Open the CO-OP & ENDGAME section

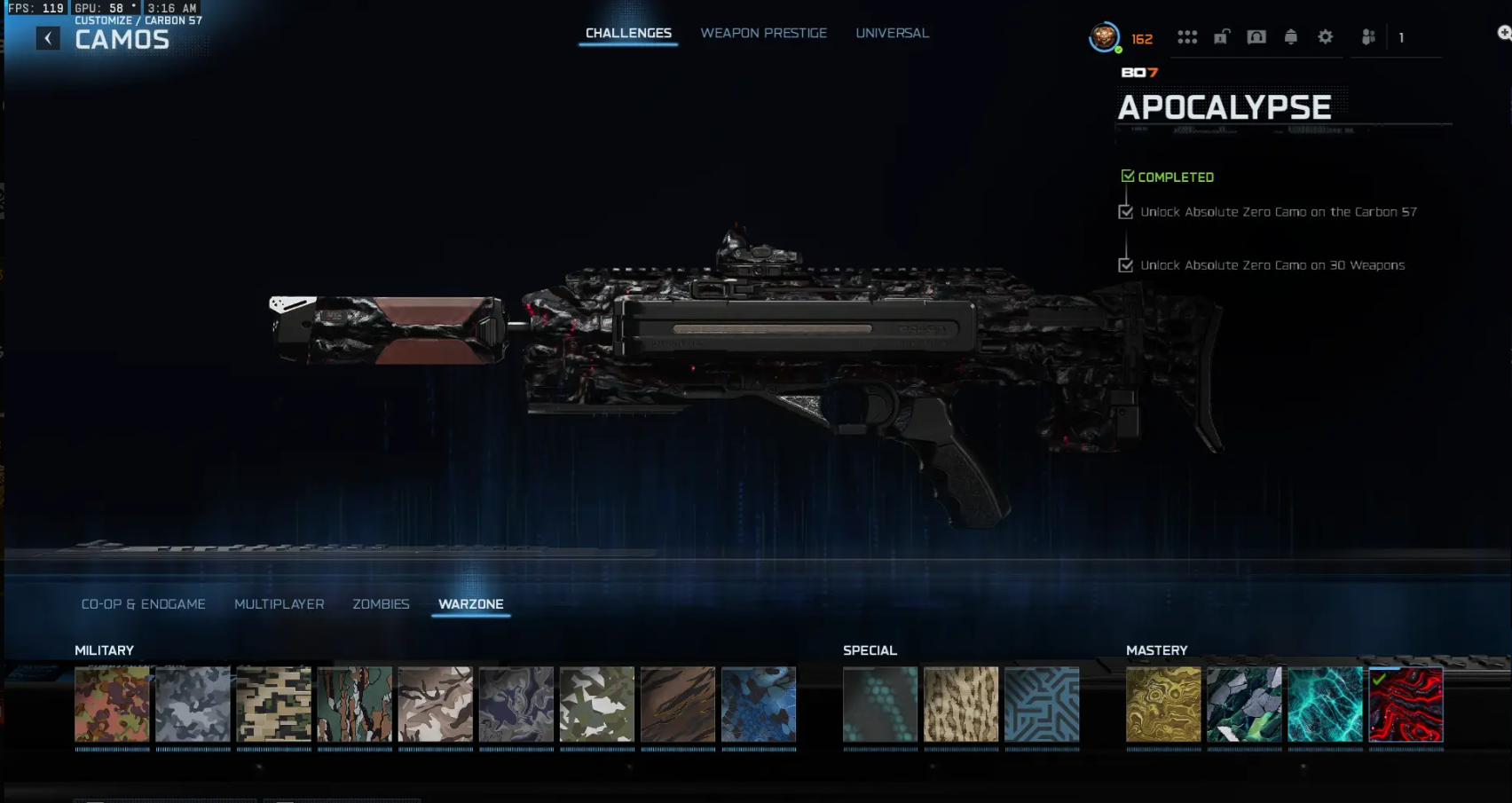coord(144,603)
